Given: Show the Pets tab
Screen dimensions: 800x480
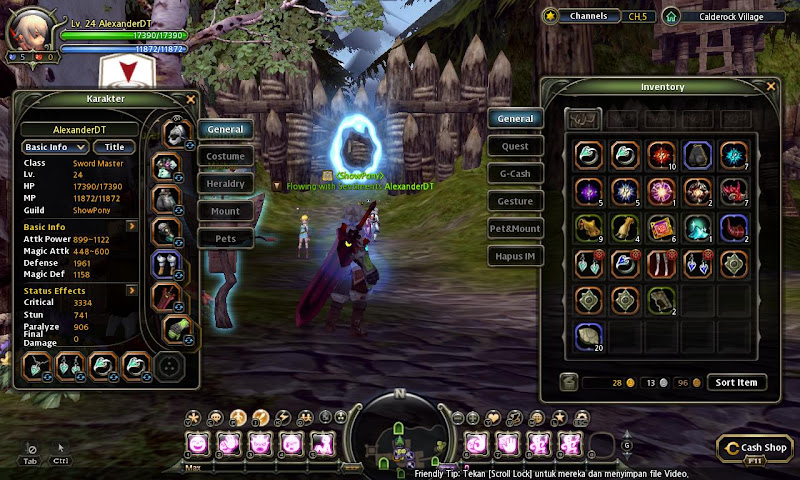Looking at the screenshot, I should pyautogui.click(x=225, y=239).
